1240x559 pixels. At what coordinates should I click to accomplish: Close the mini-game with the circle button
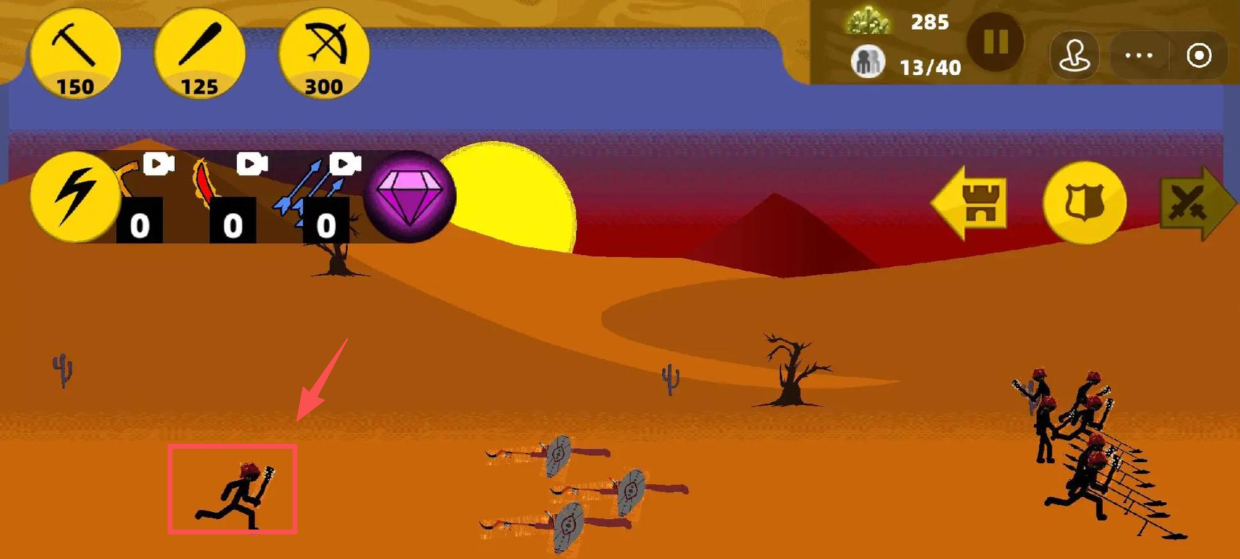coord(1199,55)
